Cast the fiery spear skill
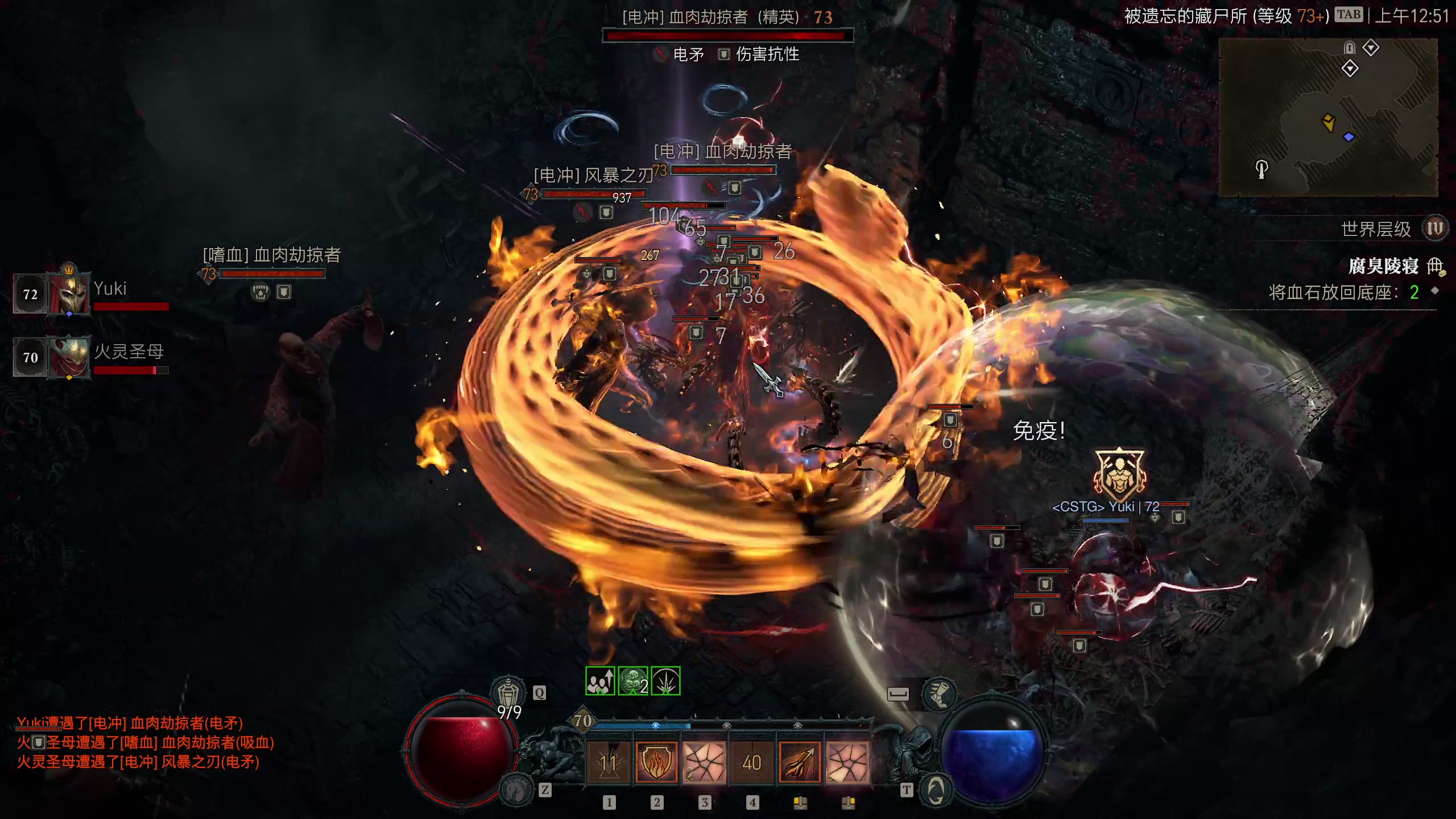 799,762
